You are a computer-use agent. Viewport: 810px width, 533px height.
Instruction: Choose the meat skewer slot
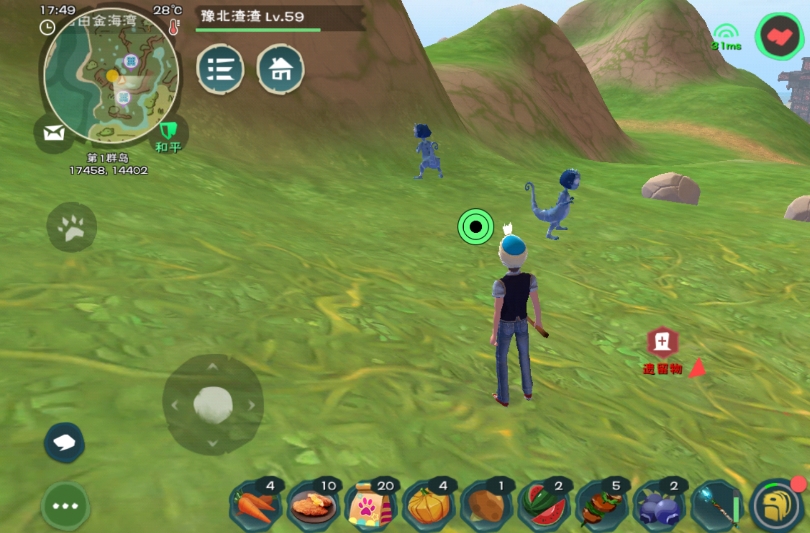pyautogui.click(x=603, y=505)
